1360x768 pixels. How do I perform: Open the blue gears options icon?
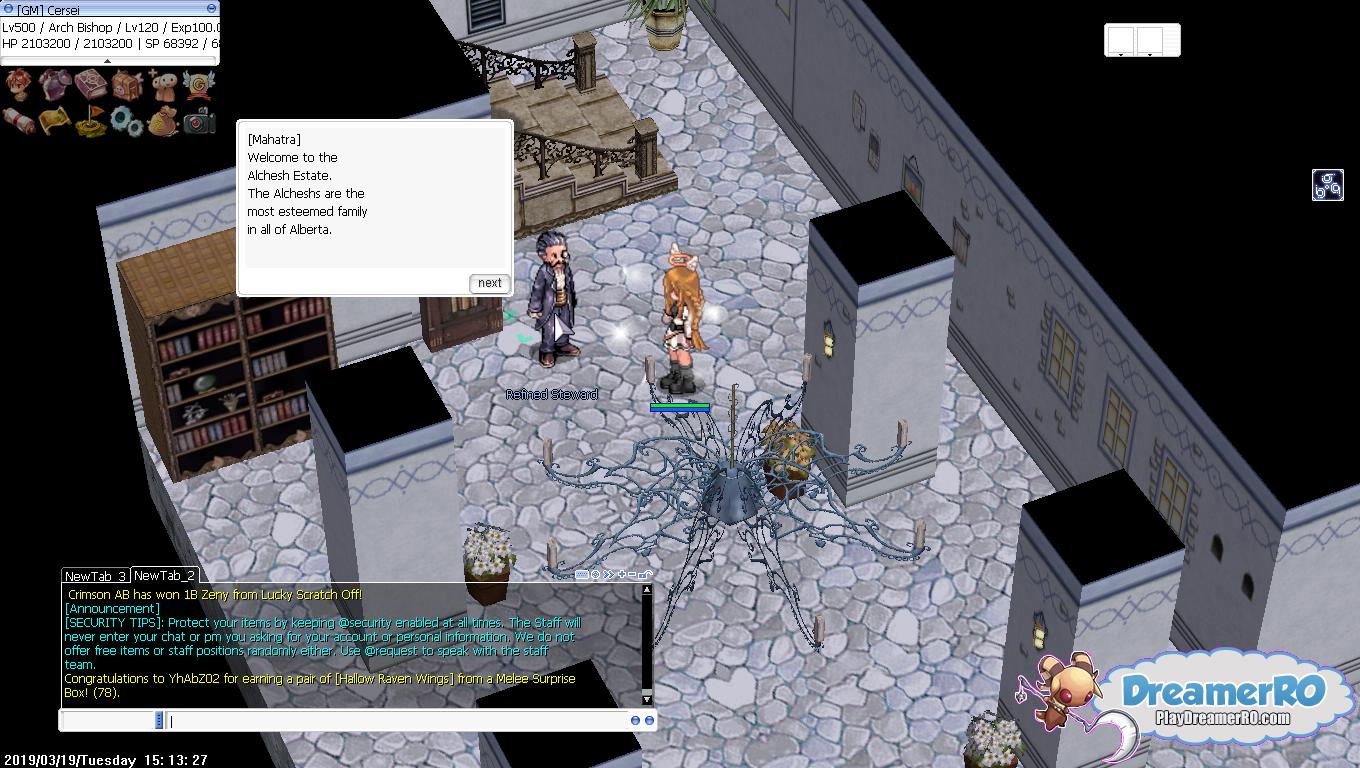126,121
